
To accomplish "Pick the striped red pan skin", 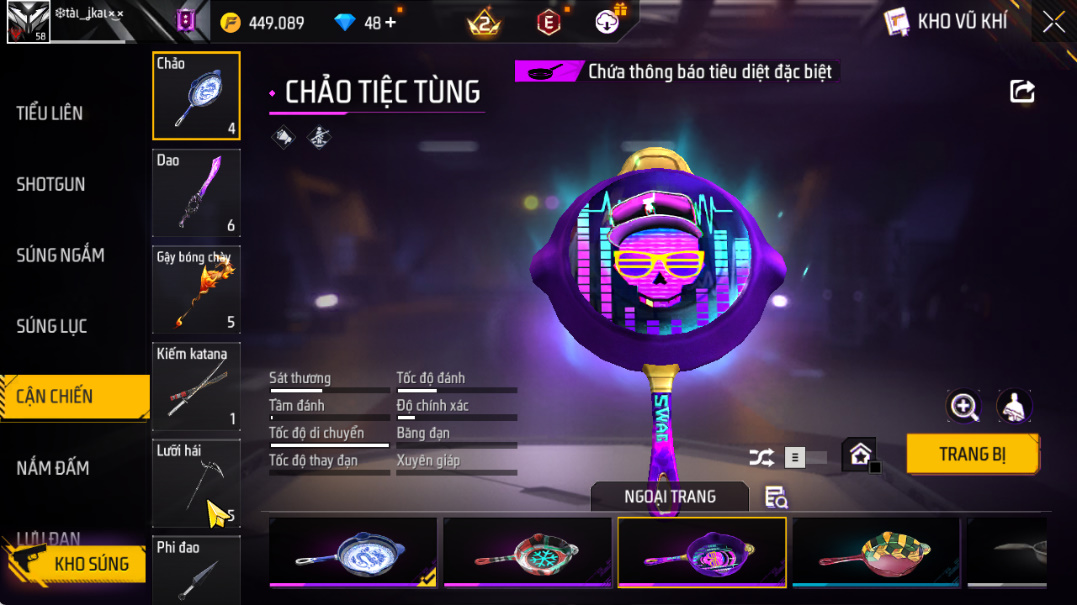I will coord(875,552).
